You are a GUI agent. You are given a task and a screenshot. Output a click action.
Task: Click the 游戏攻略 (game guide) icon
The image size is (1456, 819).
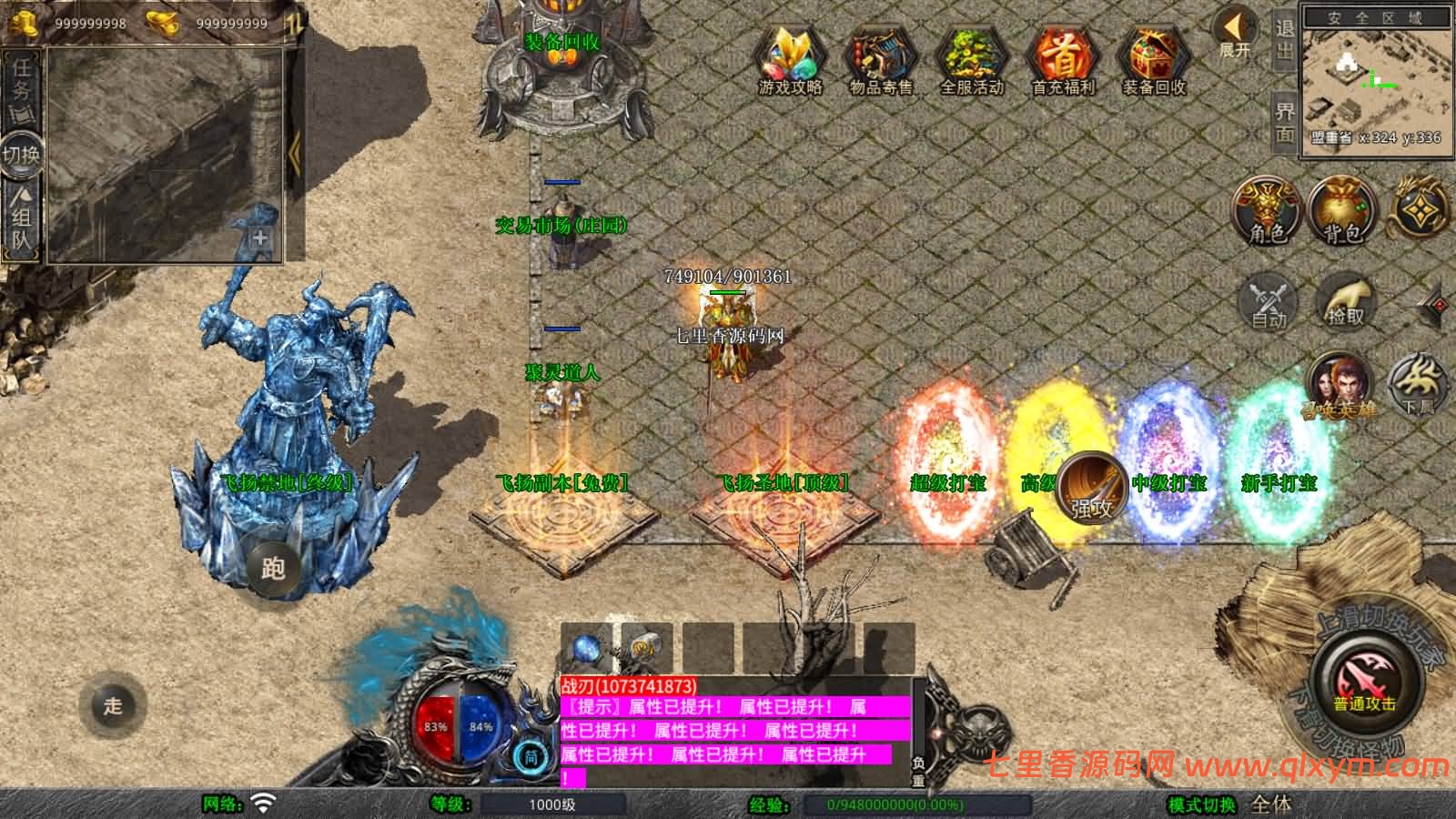pyautogui.click(x=791, y=56)
